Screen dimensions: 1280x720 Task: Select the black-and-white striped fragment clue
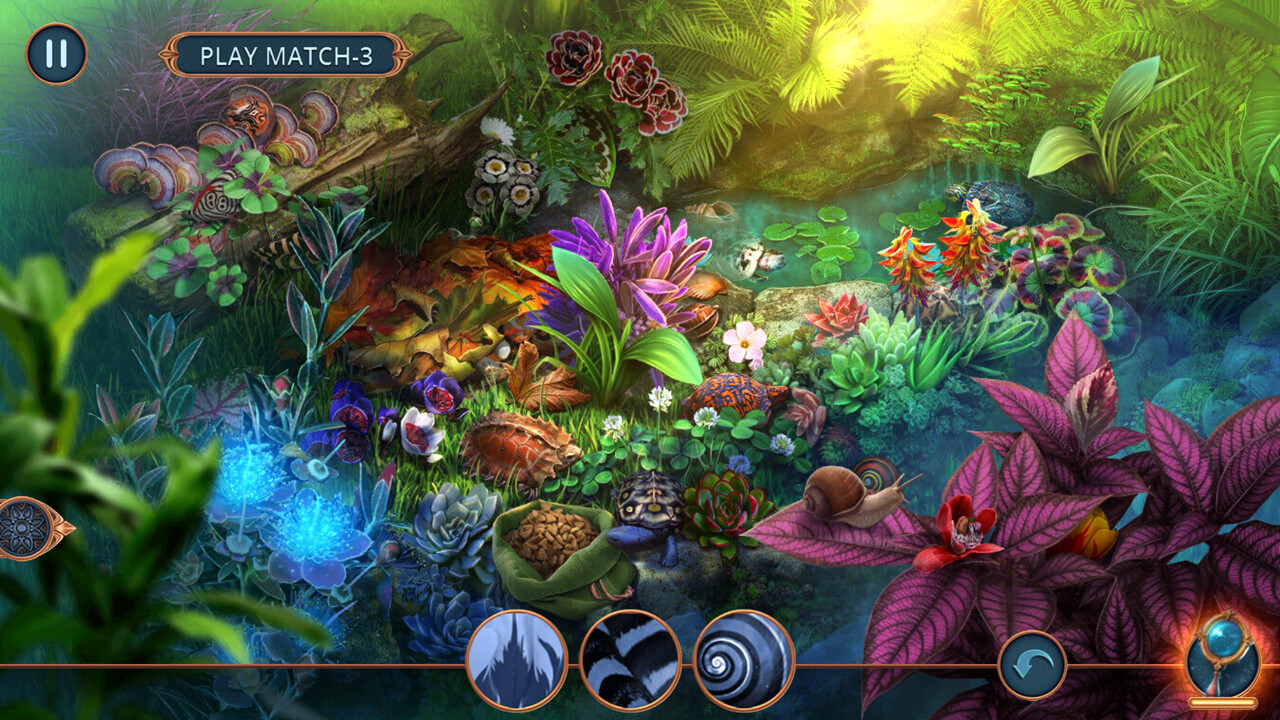point(630,661)
